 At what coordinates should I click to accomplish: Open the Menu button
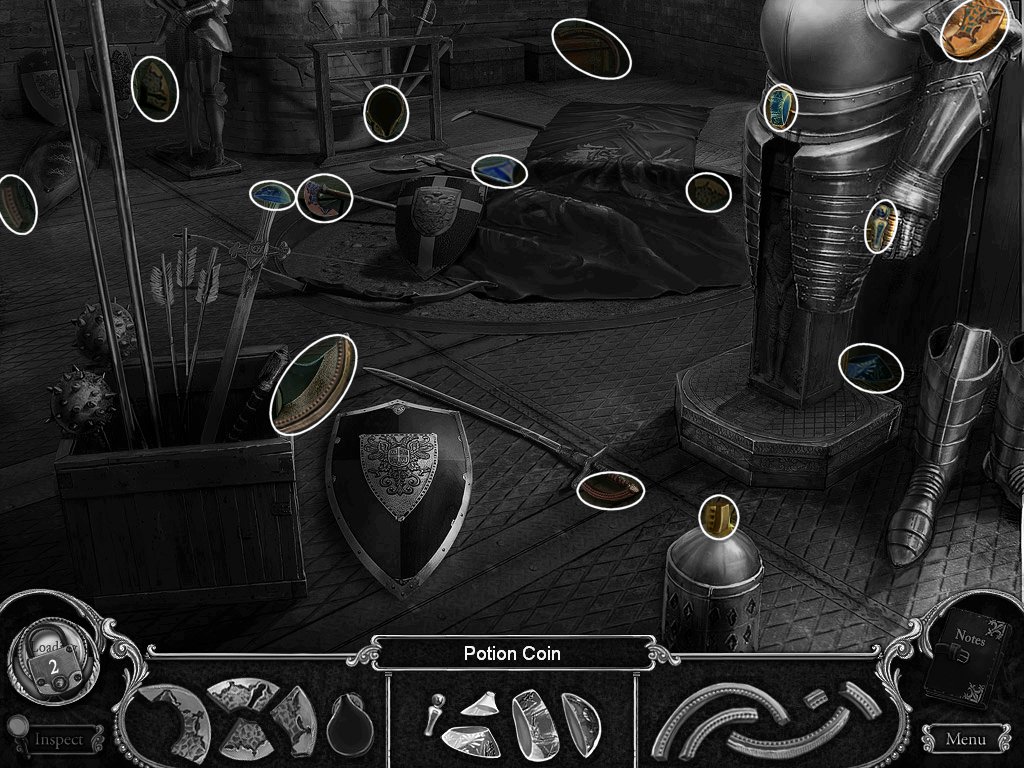pos(965,739)
